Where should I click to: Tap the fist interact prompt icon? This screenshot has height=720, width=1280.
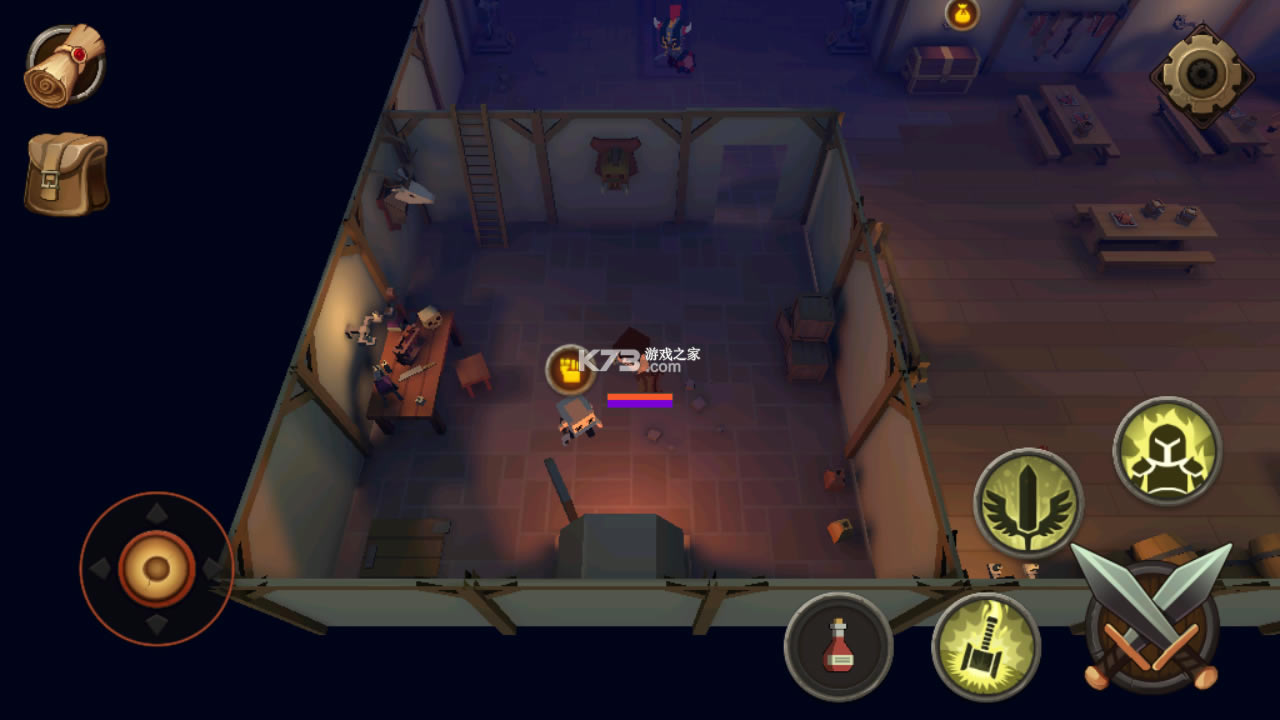[571, 369]
